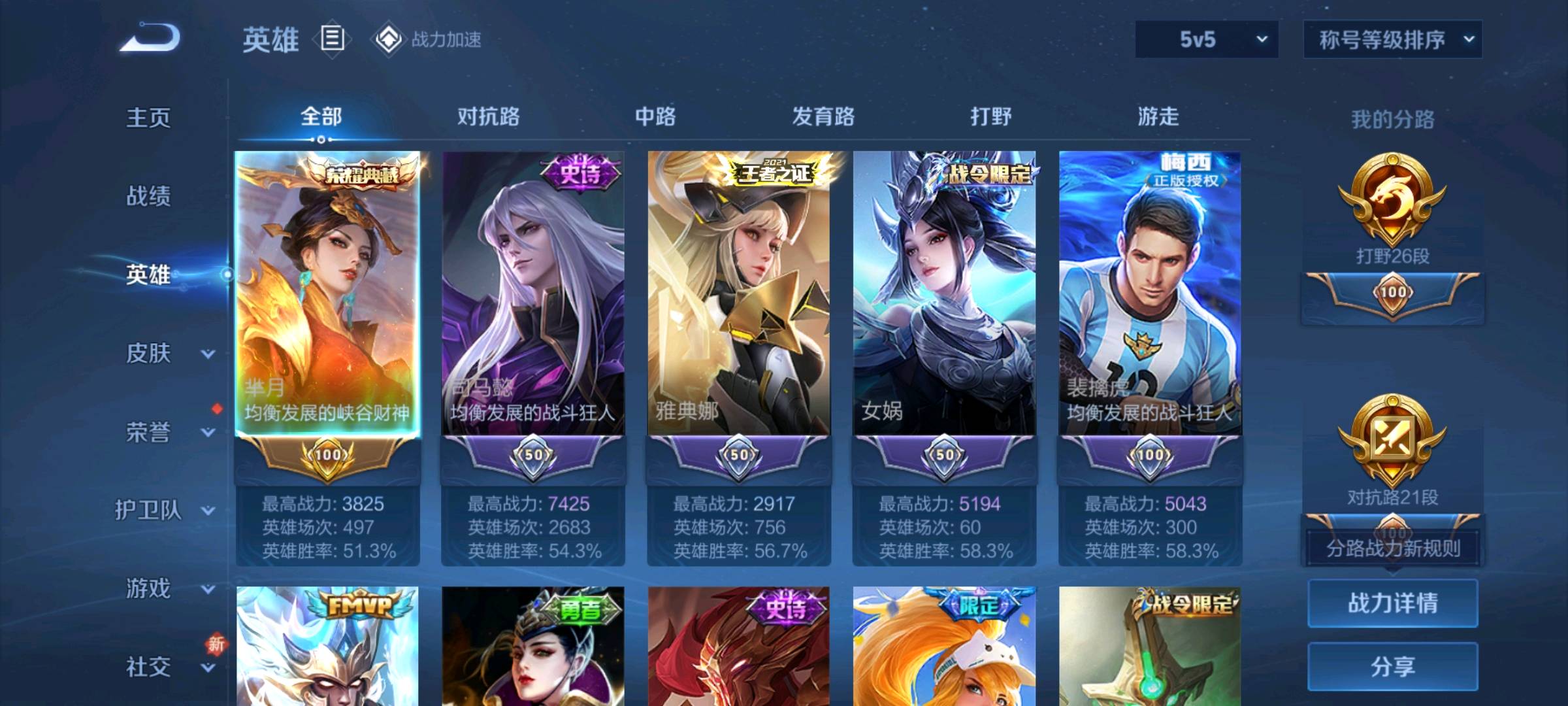Open the 称号等级排序 sorting dropdown
Image resolution: width=1568 pixels, height=706 pixels.
tap(1392, 41)
